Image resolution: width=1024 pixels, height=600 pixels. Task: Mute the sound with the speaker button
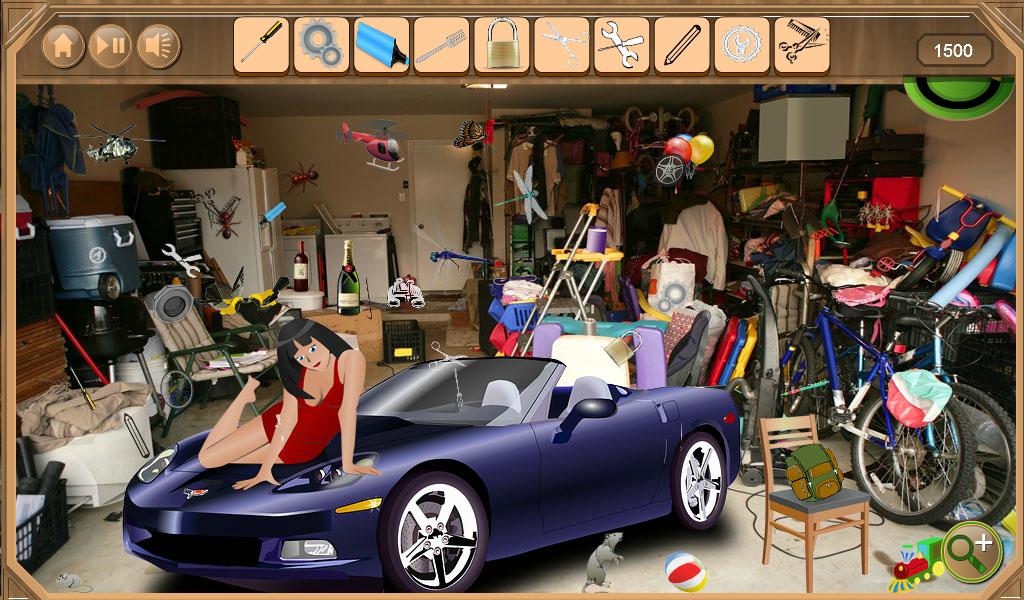point(158,46)
